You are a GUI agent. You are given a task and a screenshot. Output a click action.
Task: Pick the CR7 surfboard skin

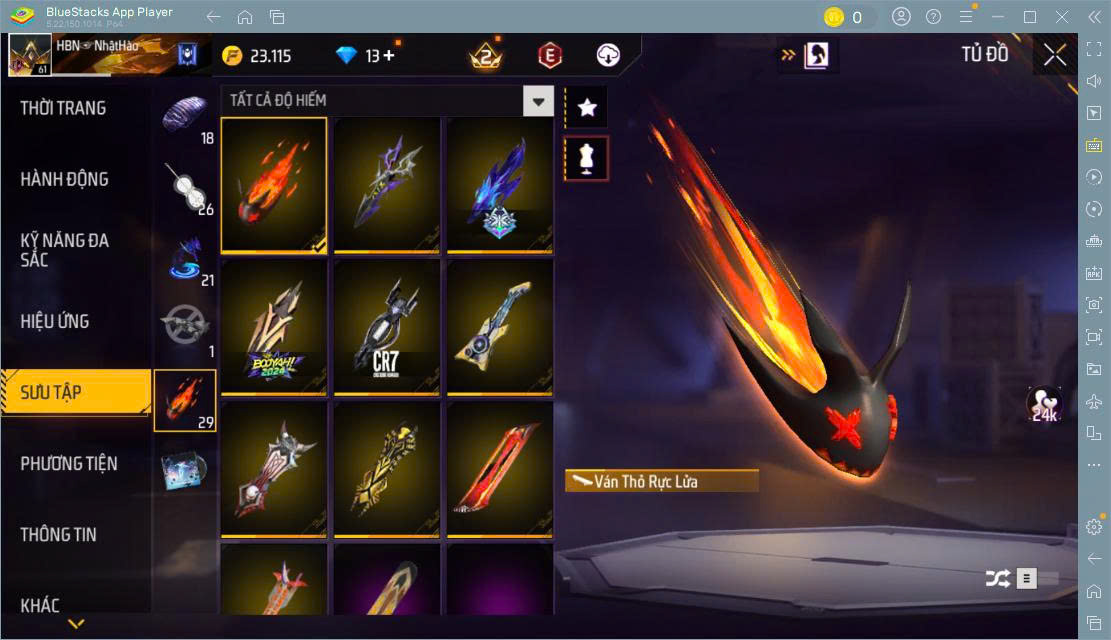click(x=387, y=327)
